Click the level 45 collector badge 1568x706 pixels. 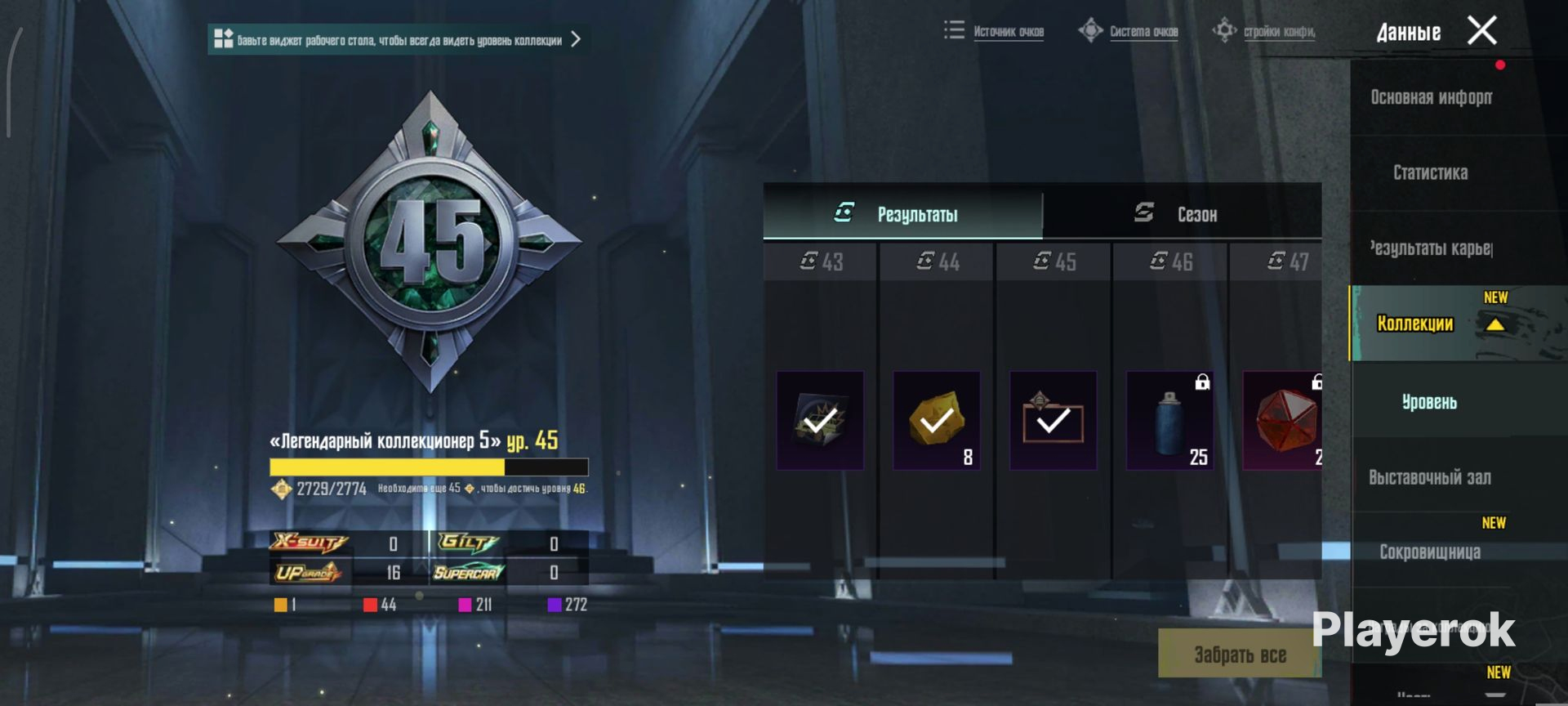430,242
